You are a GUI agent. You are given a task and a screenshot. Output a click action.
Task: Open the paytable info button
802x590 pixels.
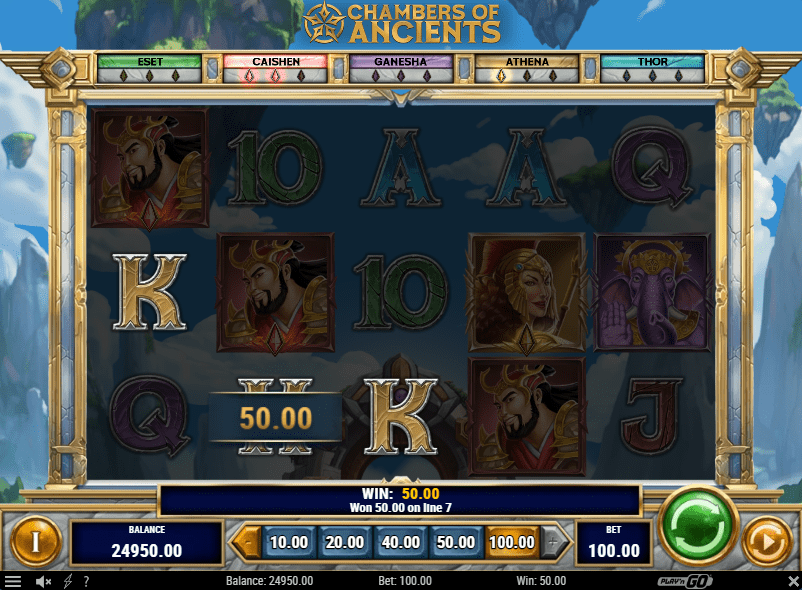pos(35,544)
